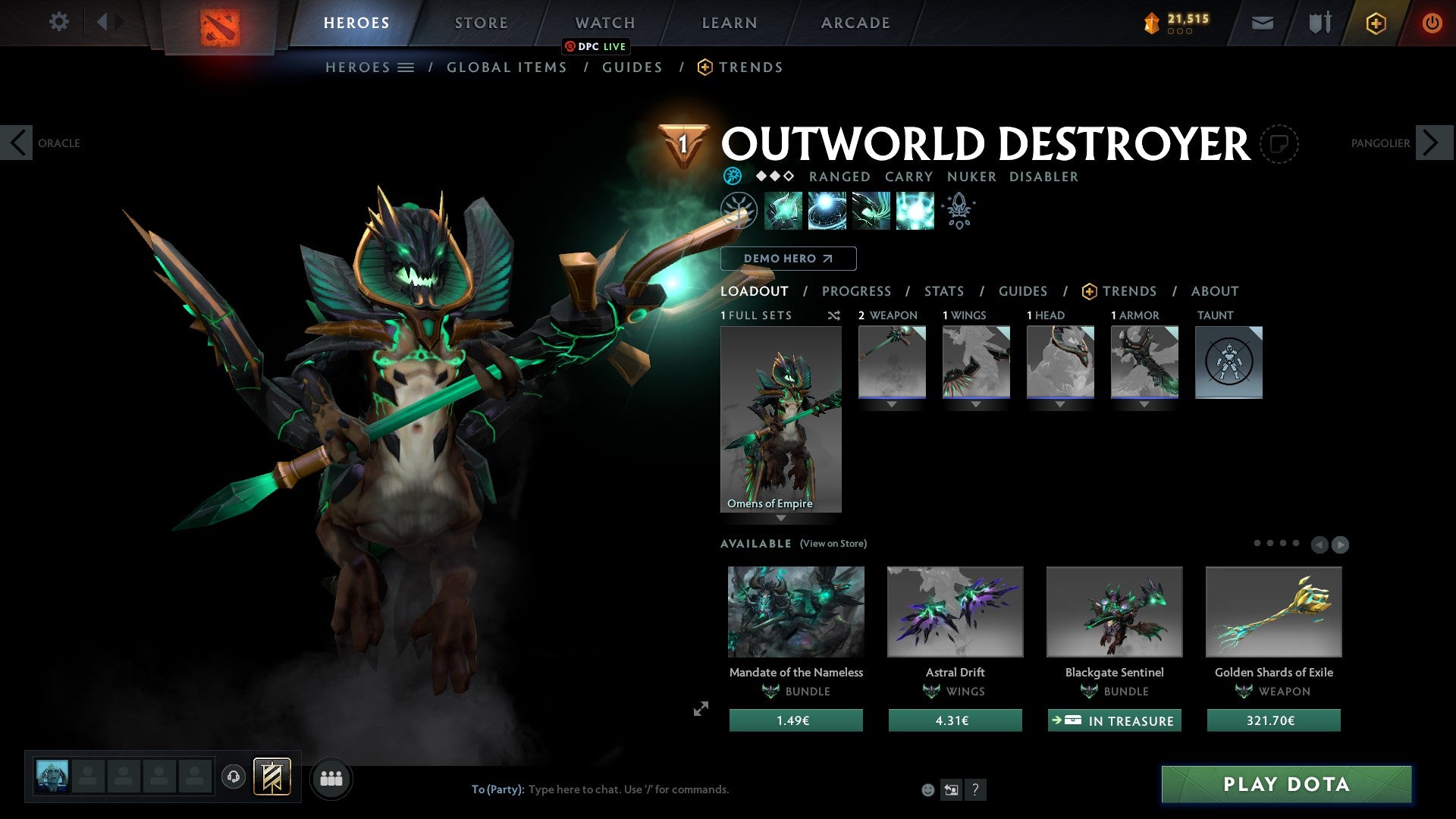
Task: Open the Dota Plus shield icon in top bar
Action: (x=1376, y=23)
